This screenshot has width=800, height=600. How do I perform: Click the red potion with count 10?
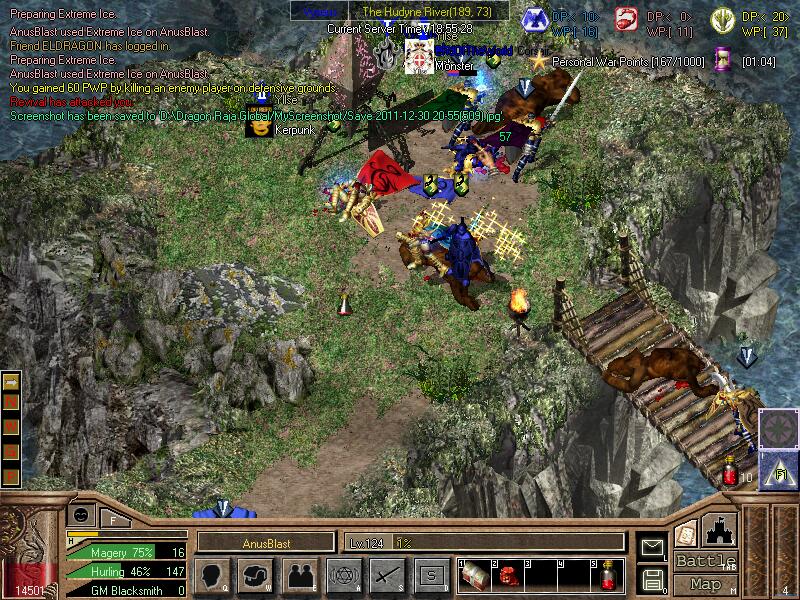(x=732, y=469)
